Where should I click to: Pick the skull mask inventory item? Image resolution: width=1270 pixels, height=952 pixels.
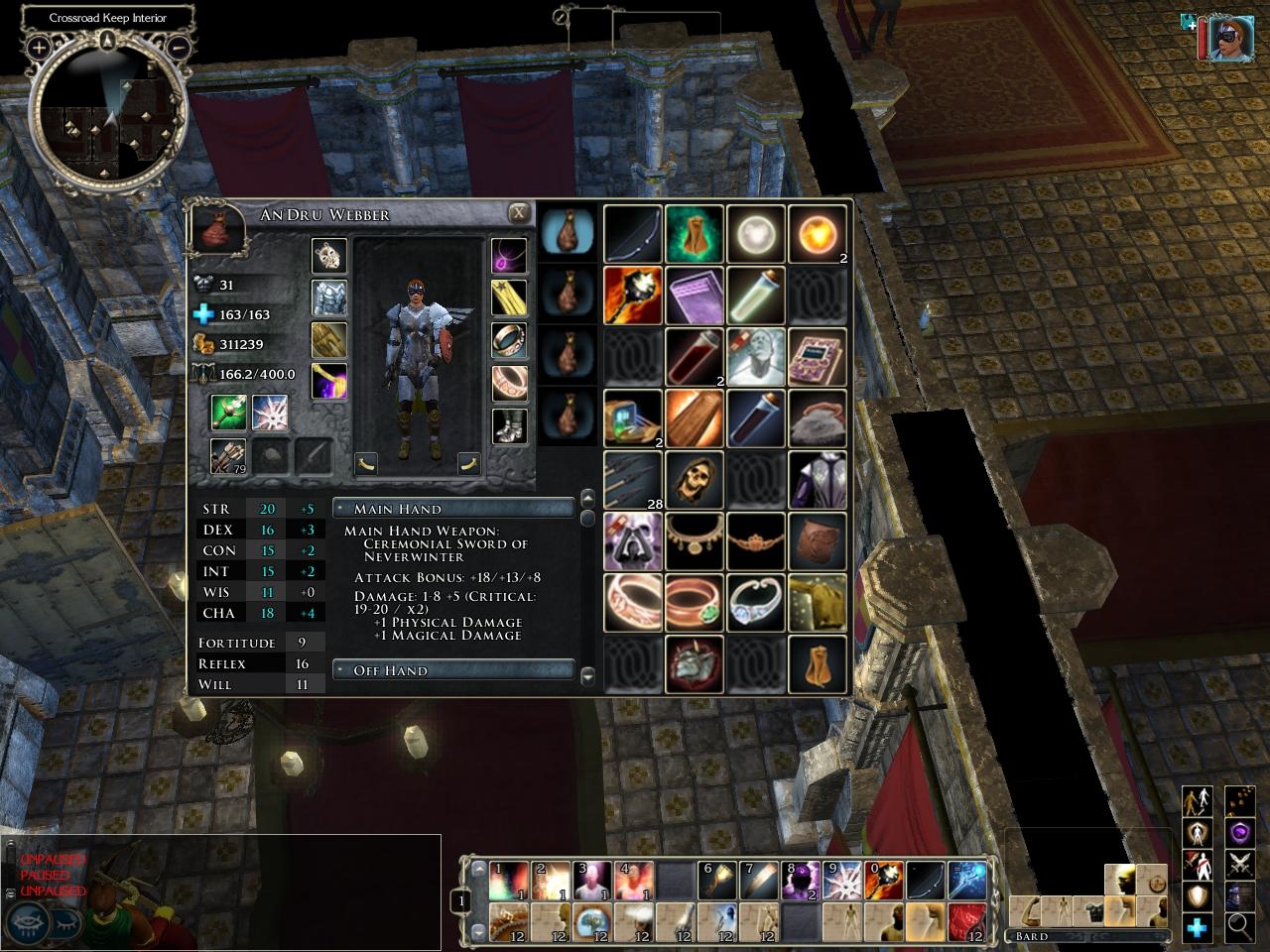pyautogui.click(x=695, y=480)
